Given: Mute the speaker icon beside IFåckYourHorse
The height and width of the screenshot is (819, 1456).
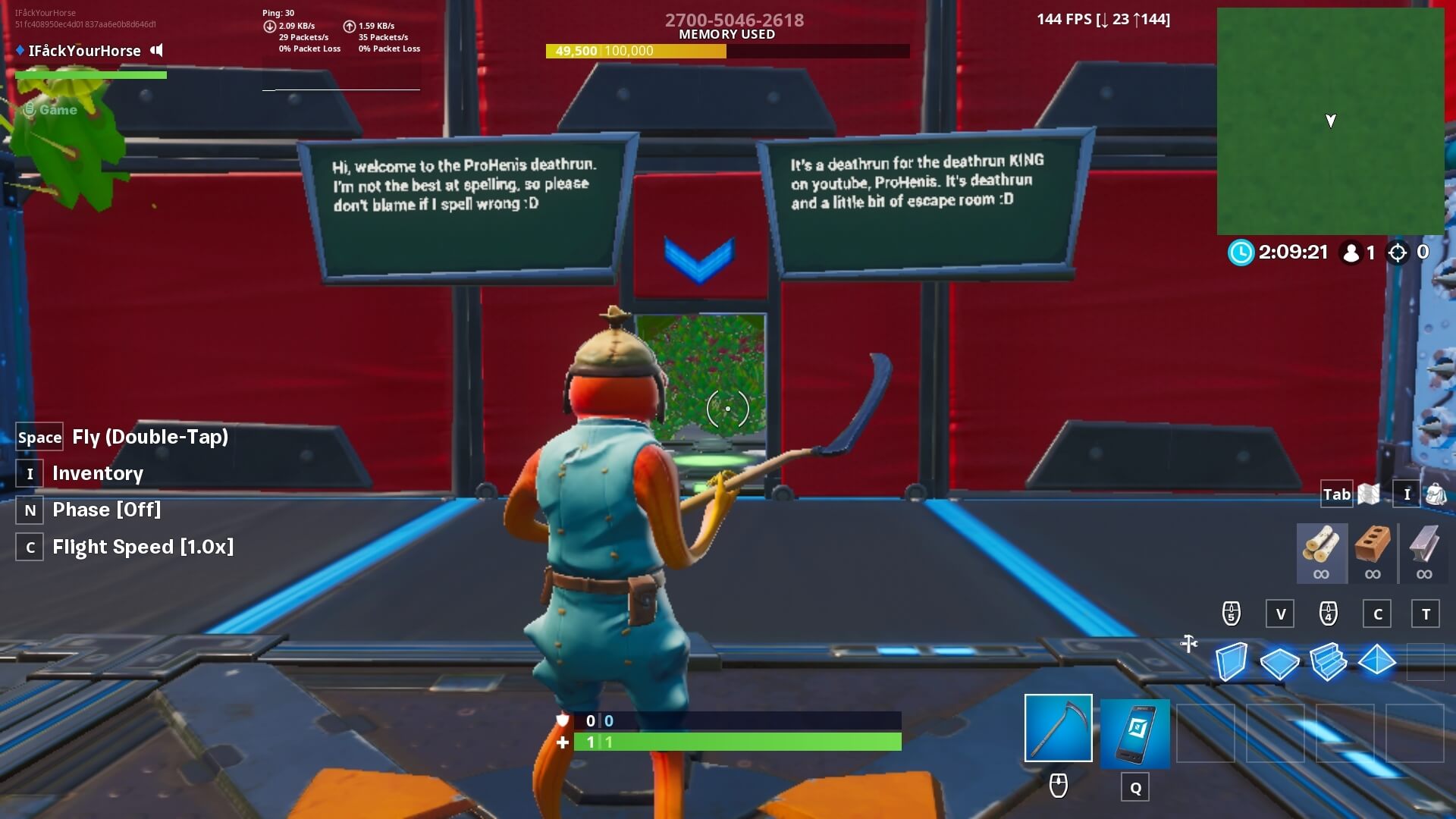Looking at the screenshot, I should pyautogui.click(x=157, y=50).
